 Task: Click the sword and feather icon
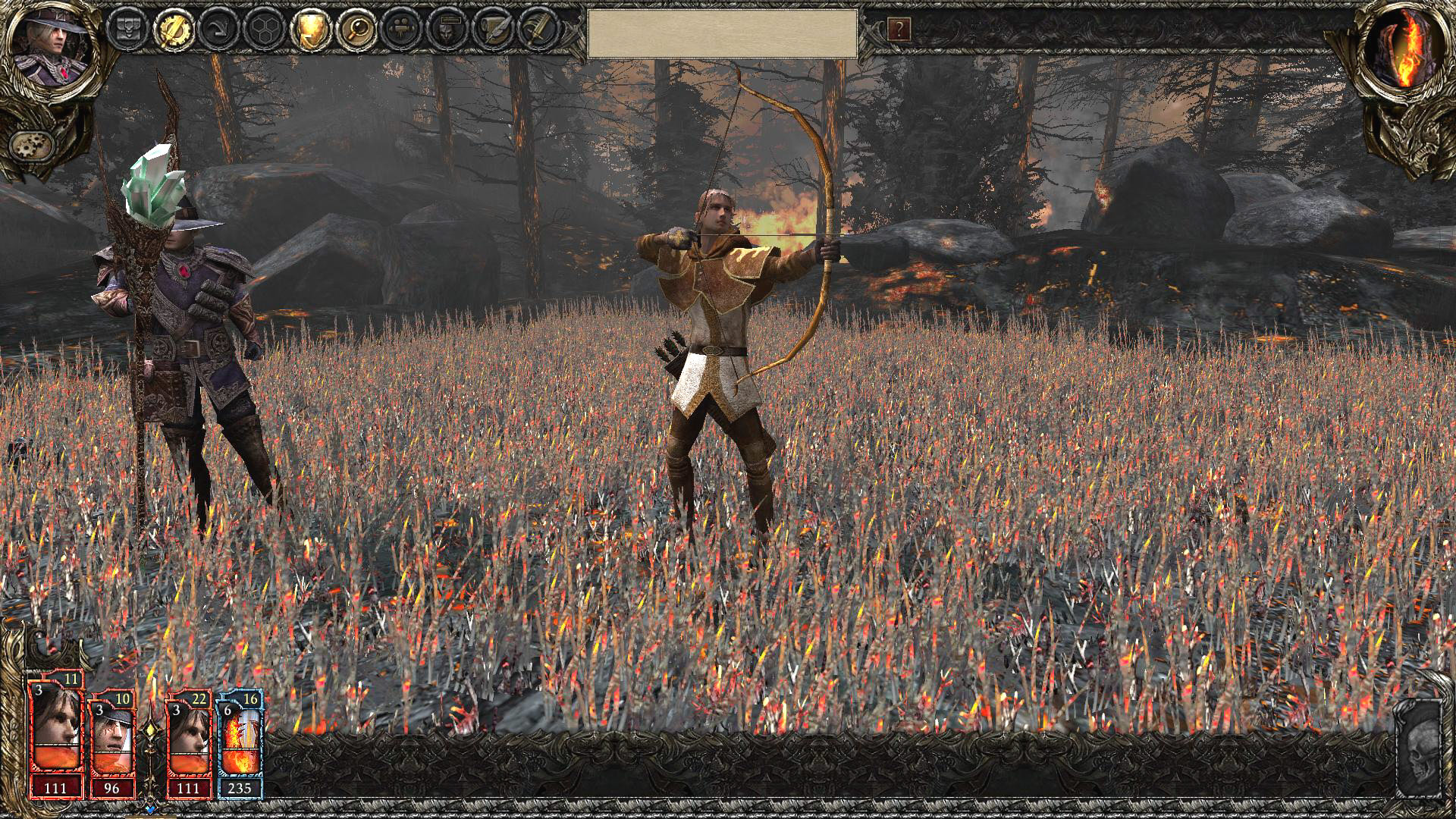tap(538, 30)
